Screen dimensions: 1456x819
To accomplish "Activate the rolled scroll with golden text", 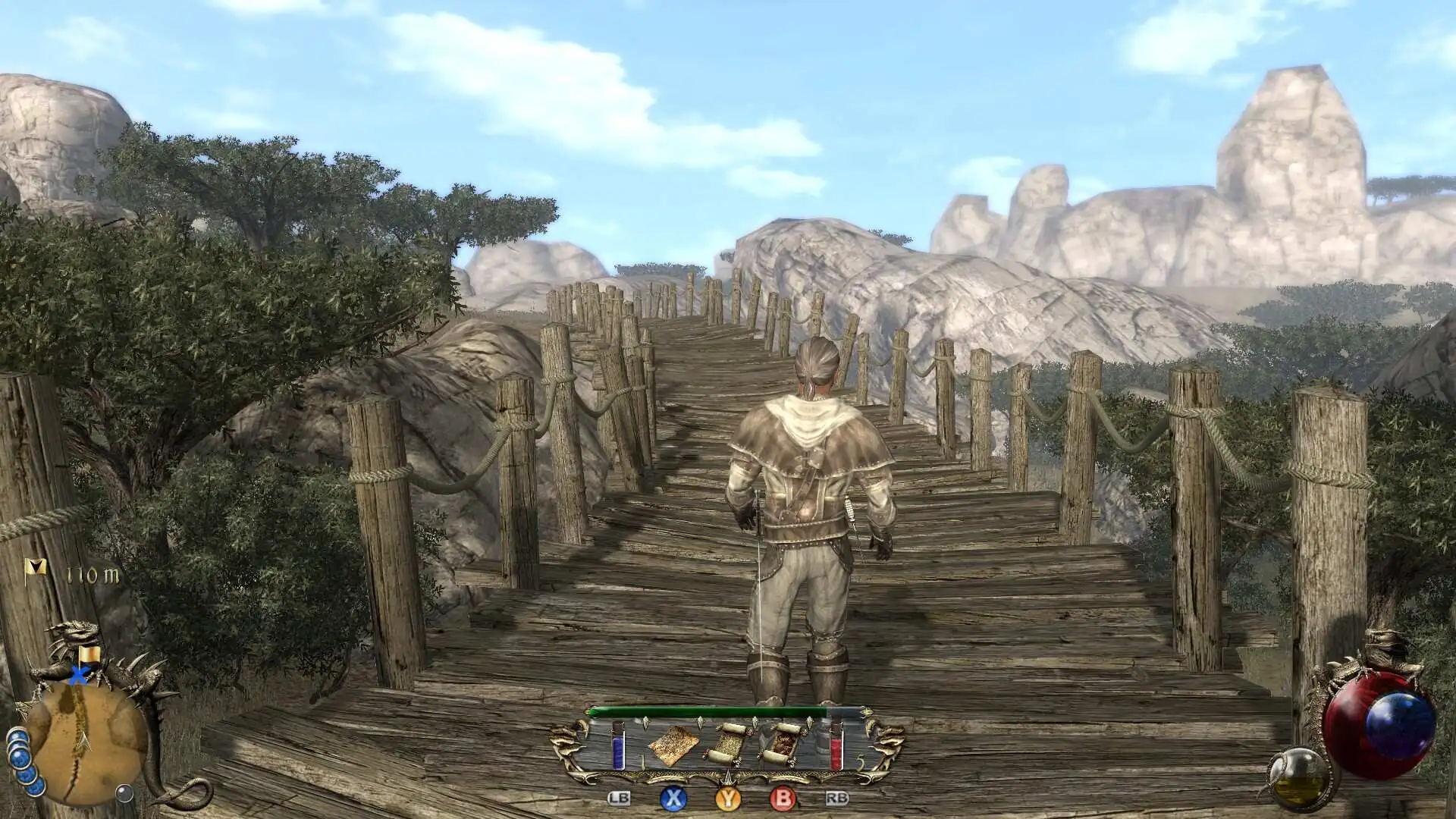I will coord(726,744).
